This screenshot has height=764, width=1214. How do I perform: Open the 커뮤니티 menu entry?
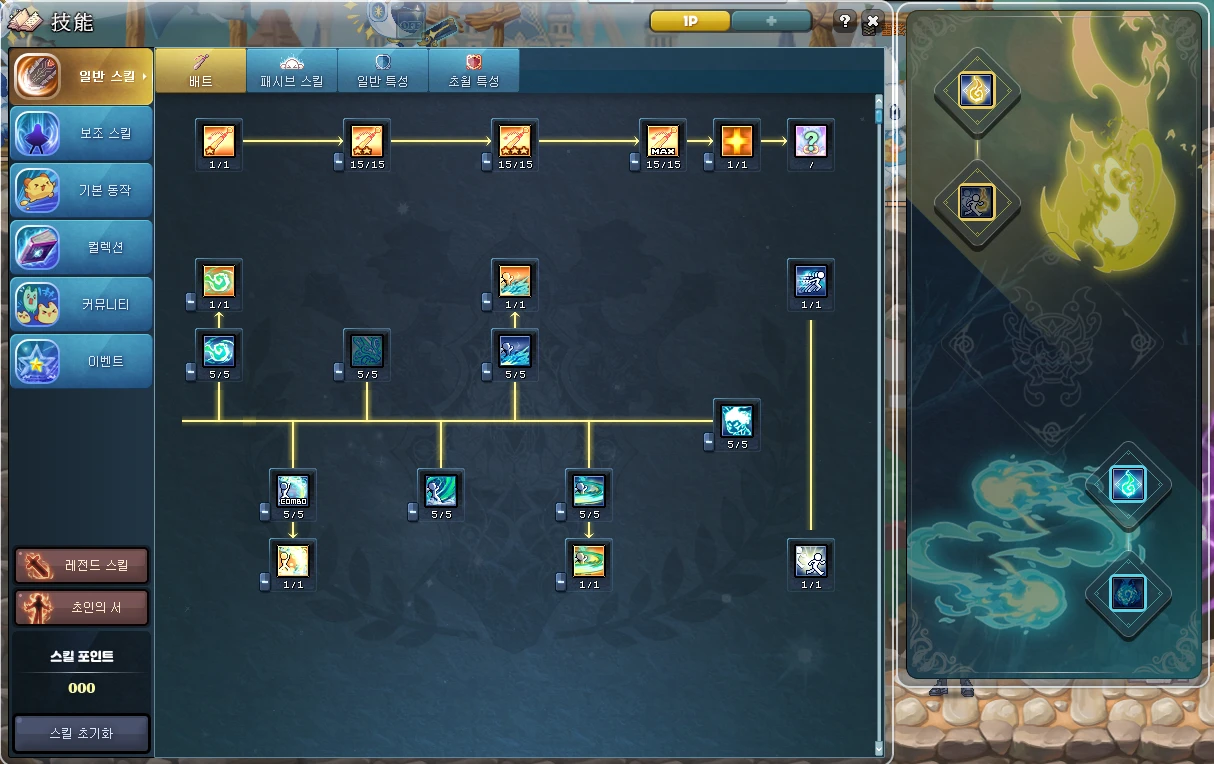click(82, 304)
